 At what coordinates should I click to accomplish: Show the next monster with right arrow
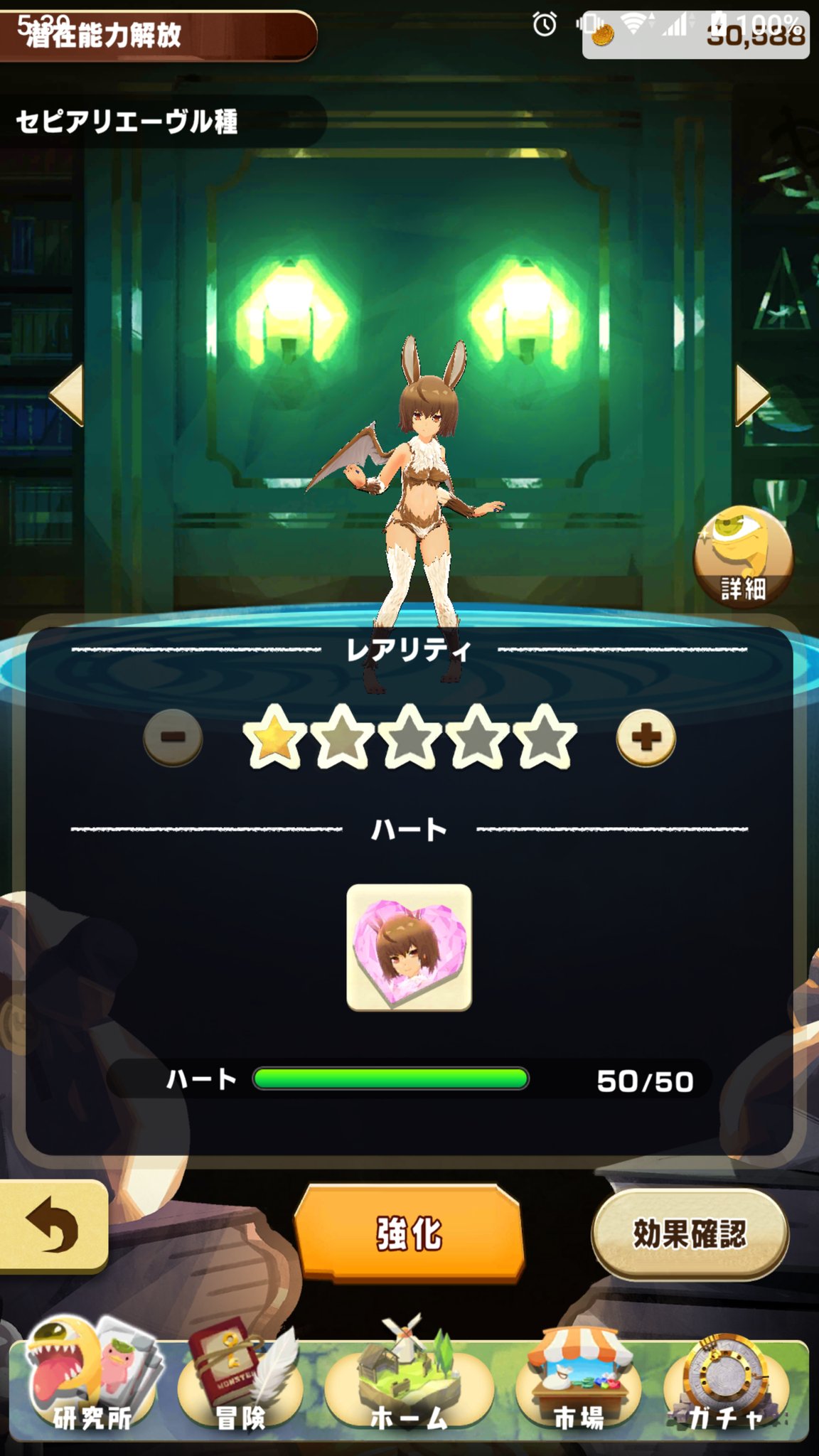click(x=751, y=395)
